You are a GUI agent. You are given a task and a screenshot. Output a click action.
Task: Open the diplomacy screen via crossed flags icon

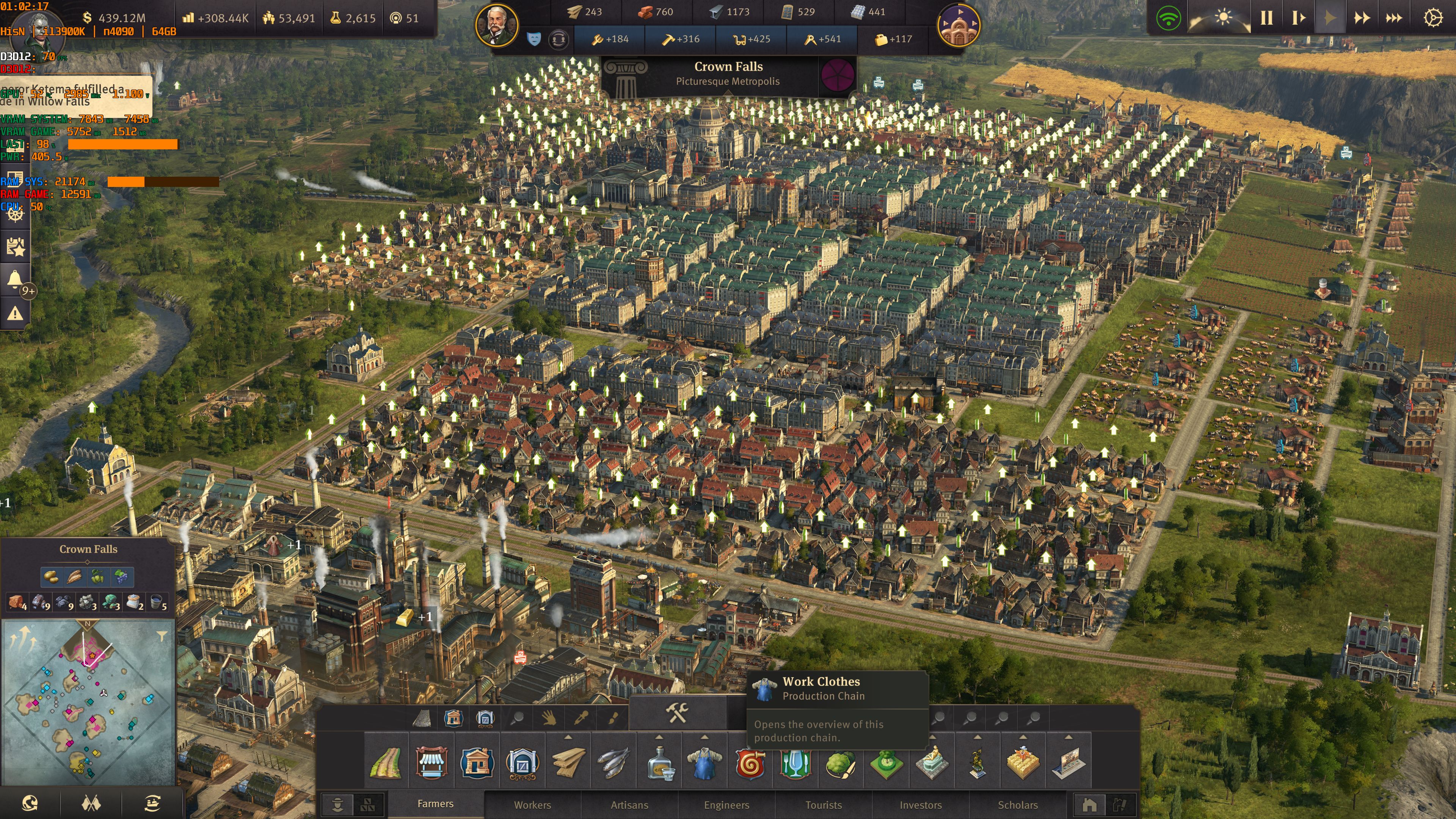(x=91, y=803)
